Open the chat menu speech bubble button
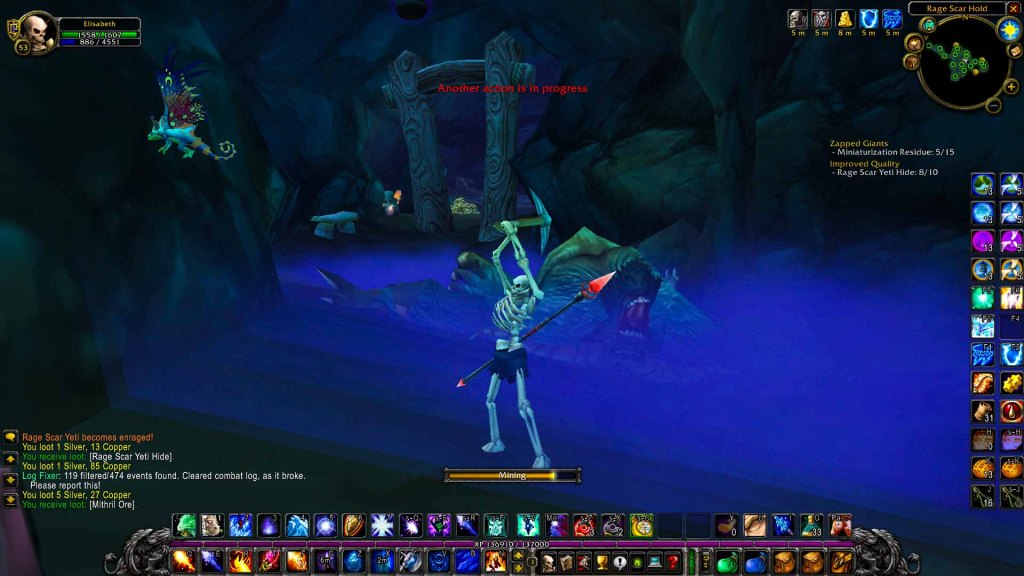The height and width of the screenshot is (576, 1024). coord(10,437)
